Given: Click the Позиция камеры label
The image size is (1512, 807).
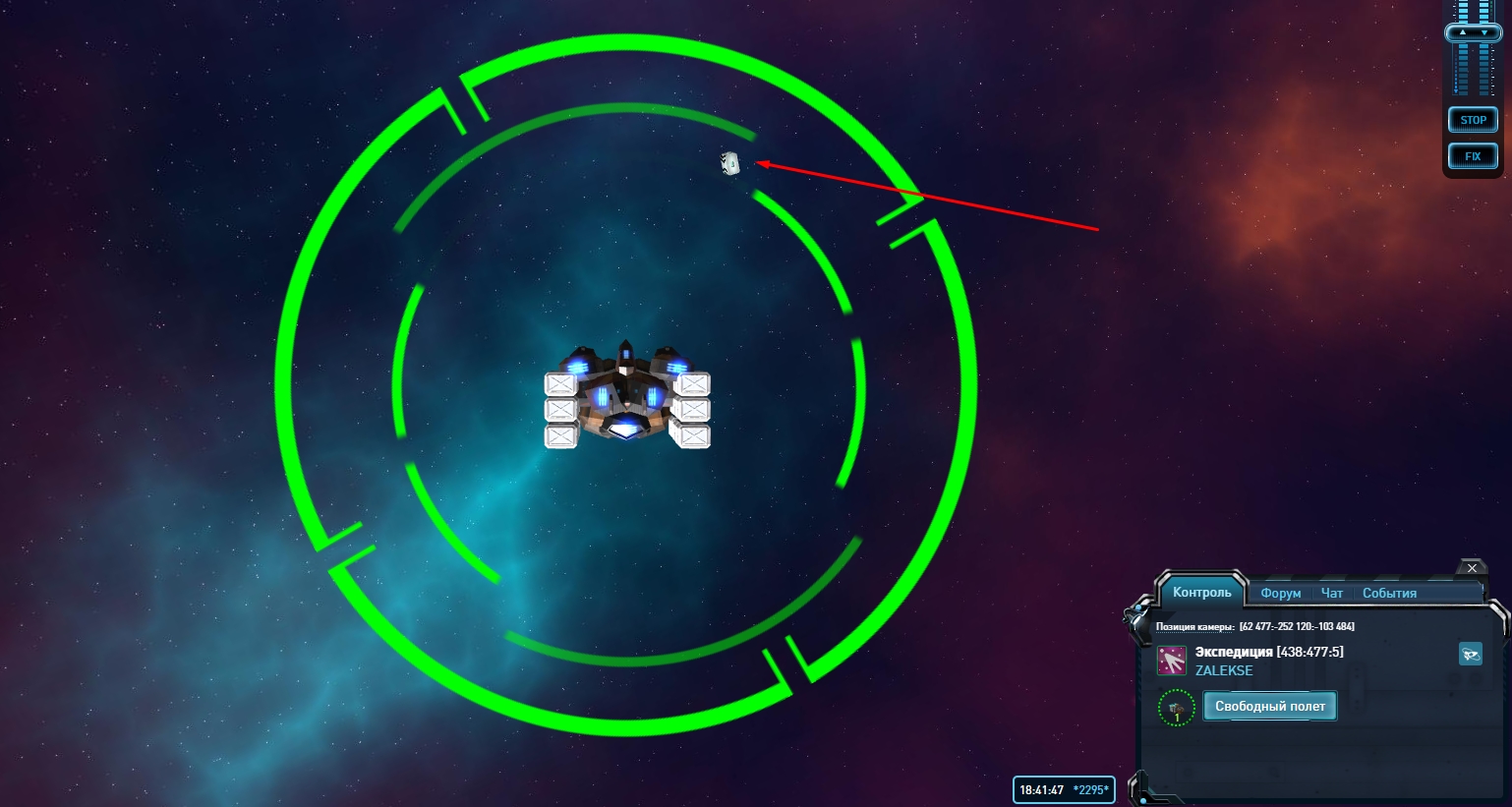Looking at the screenshot, I should pyautogui.click(x=1194, y=627).
